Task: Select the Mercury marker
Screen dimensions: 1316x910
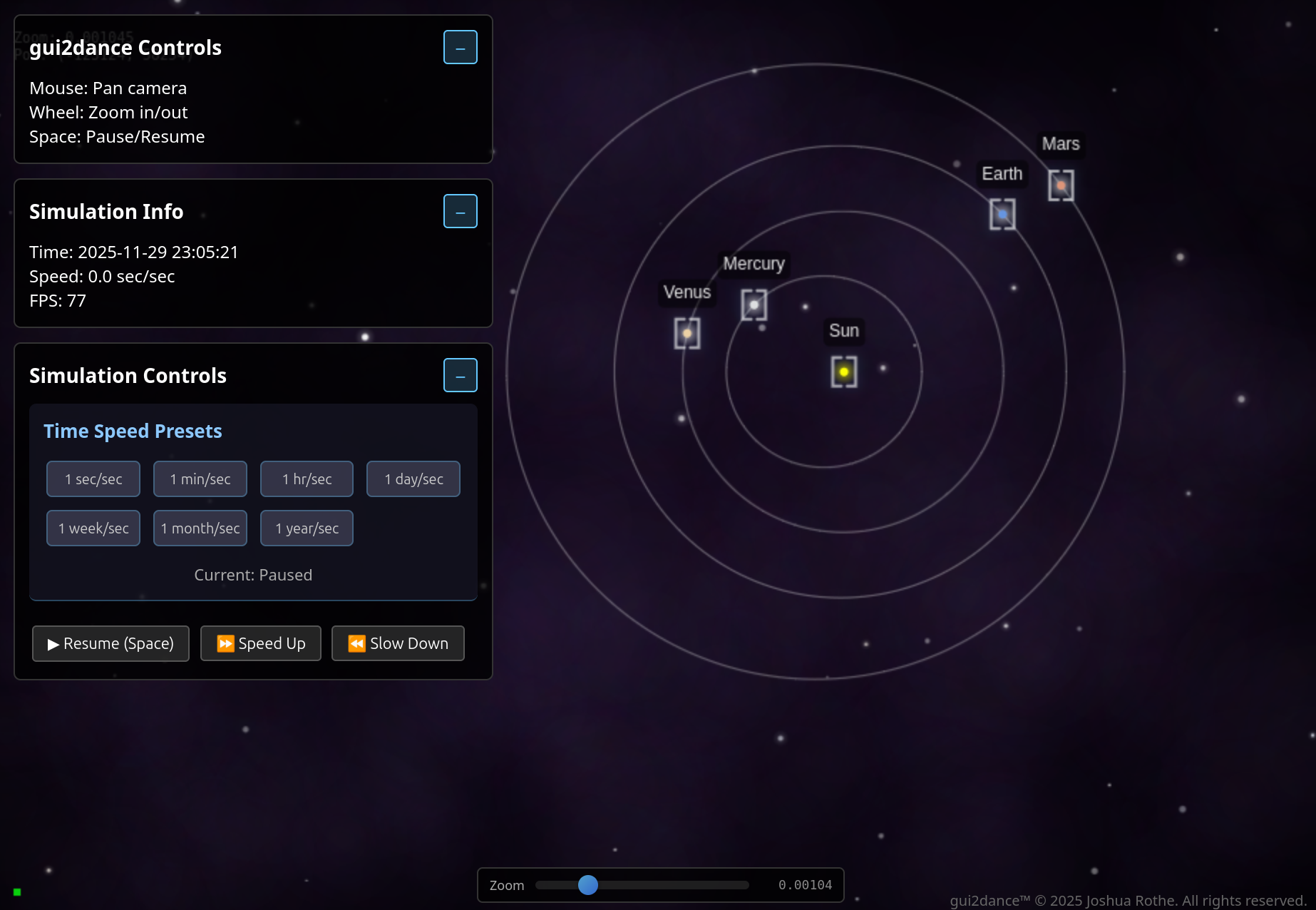Action: coord(754,305)
